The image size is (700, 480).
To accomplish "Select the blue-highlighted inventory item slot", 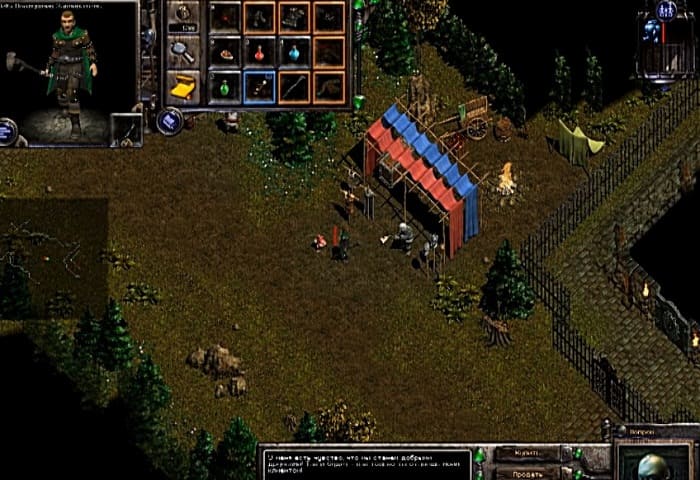I will tap(259, 87).
